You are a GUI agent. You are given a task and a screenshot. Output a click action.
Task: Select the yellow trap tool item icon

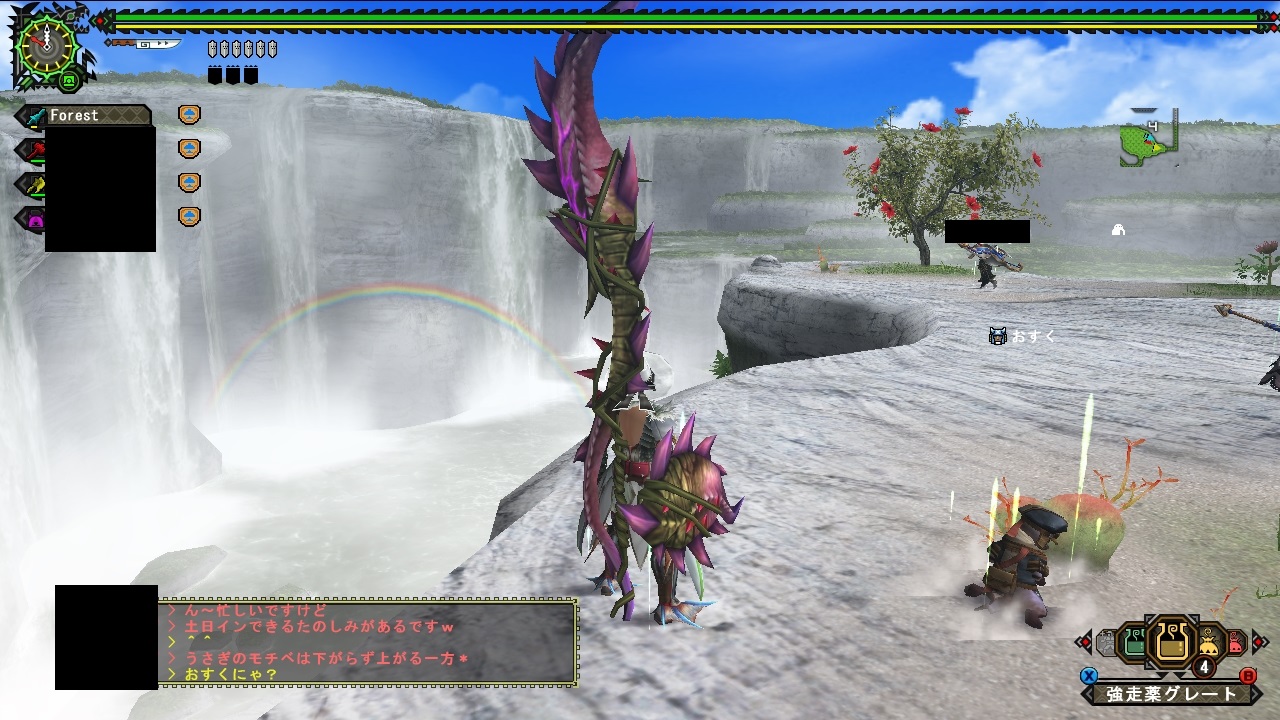[x=1208, y=642]
